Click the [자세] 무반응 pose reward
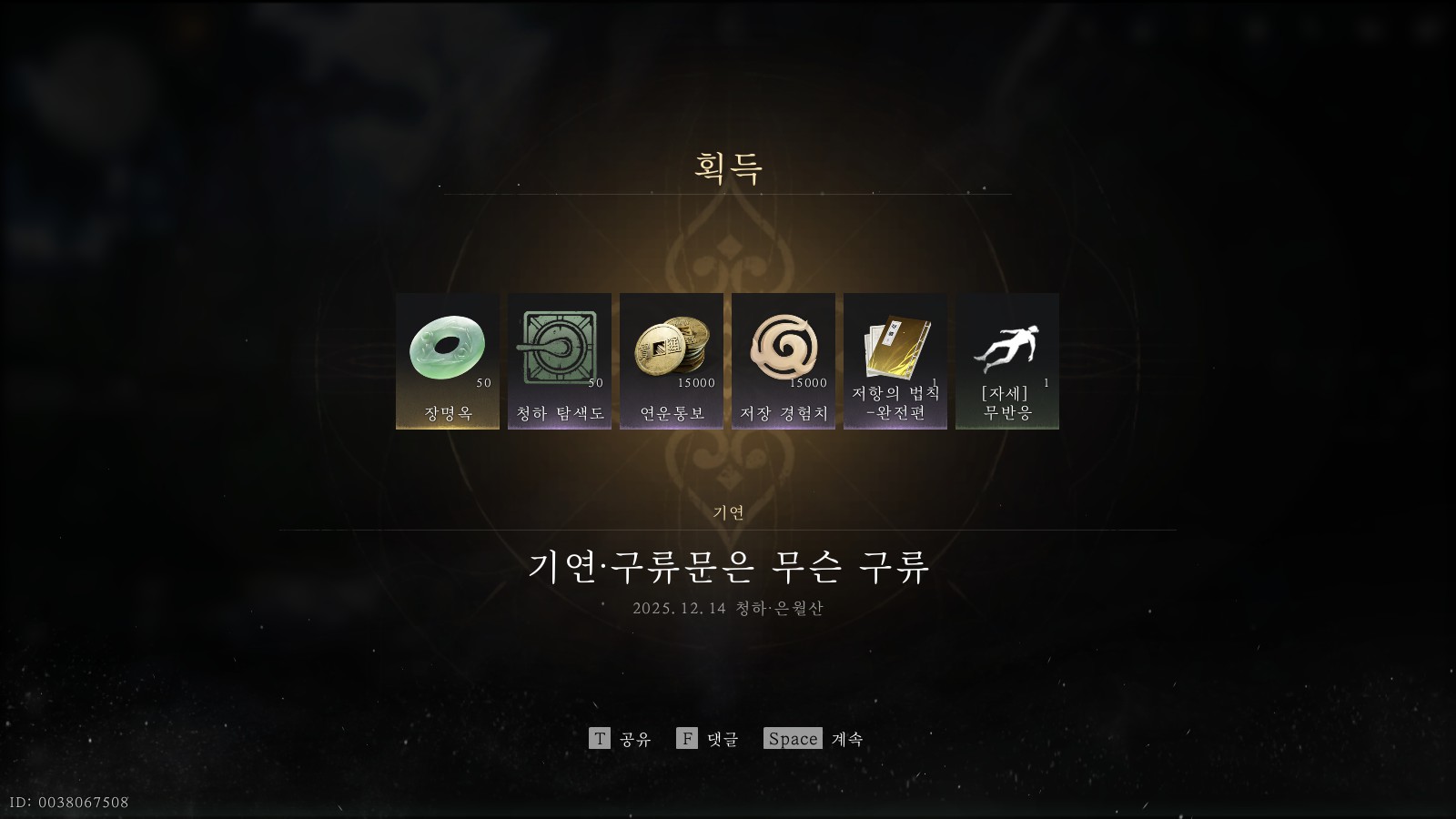 [x=1007, y=360]
